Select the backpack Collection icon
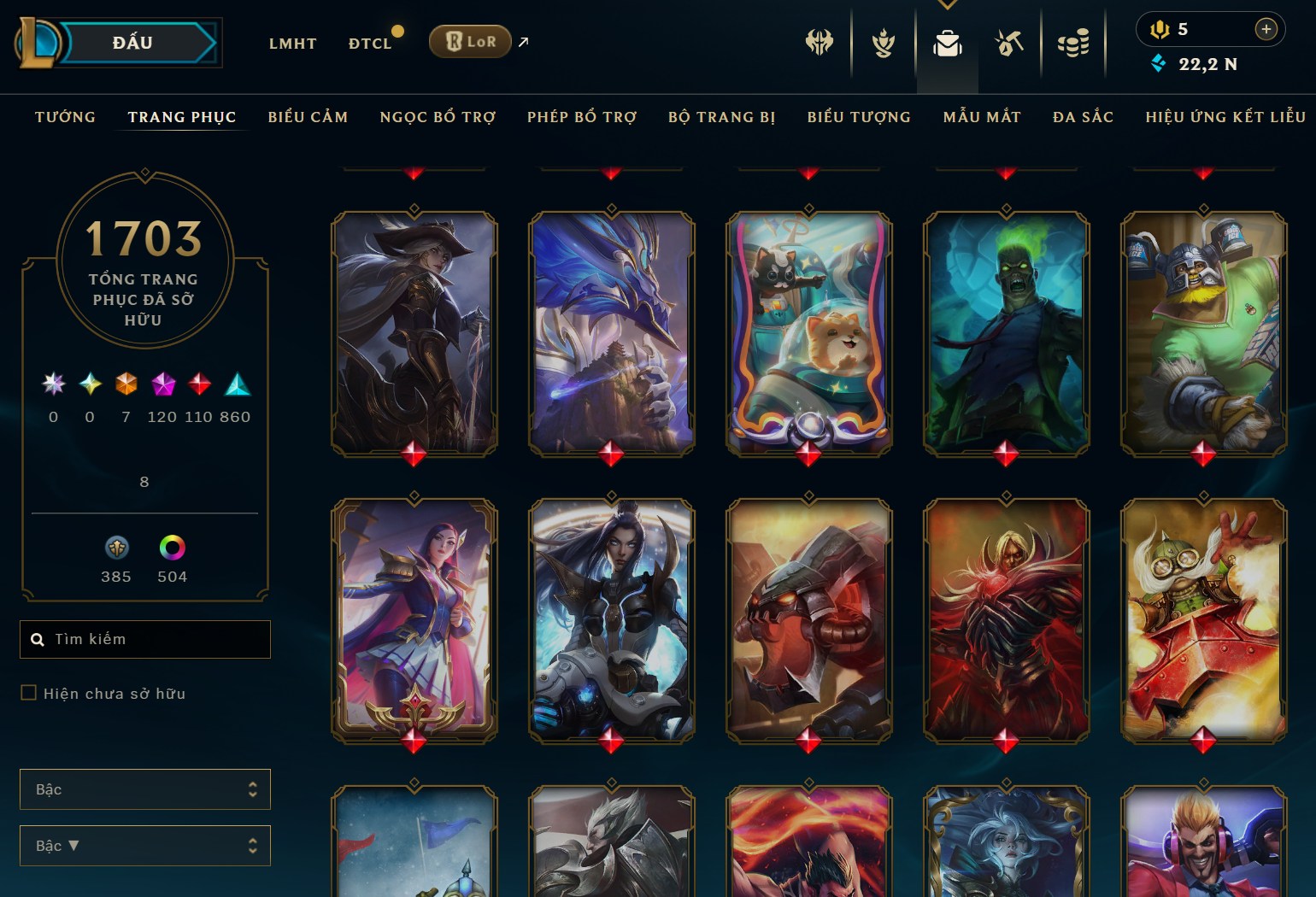The width and height of the screenshot is (1316, 897). pos(947,42)
